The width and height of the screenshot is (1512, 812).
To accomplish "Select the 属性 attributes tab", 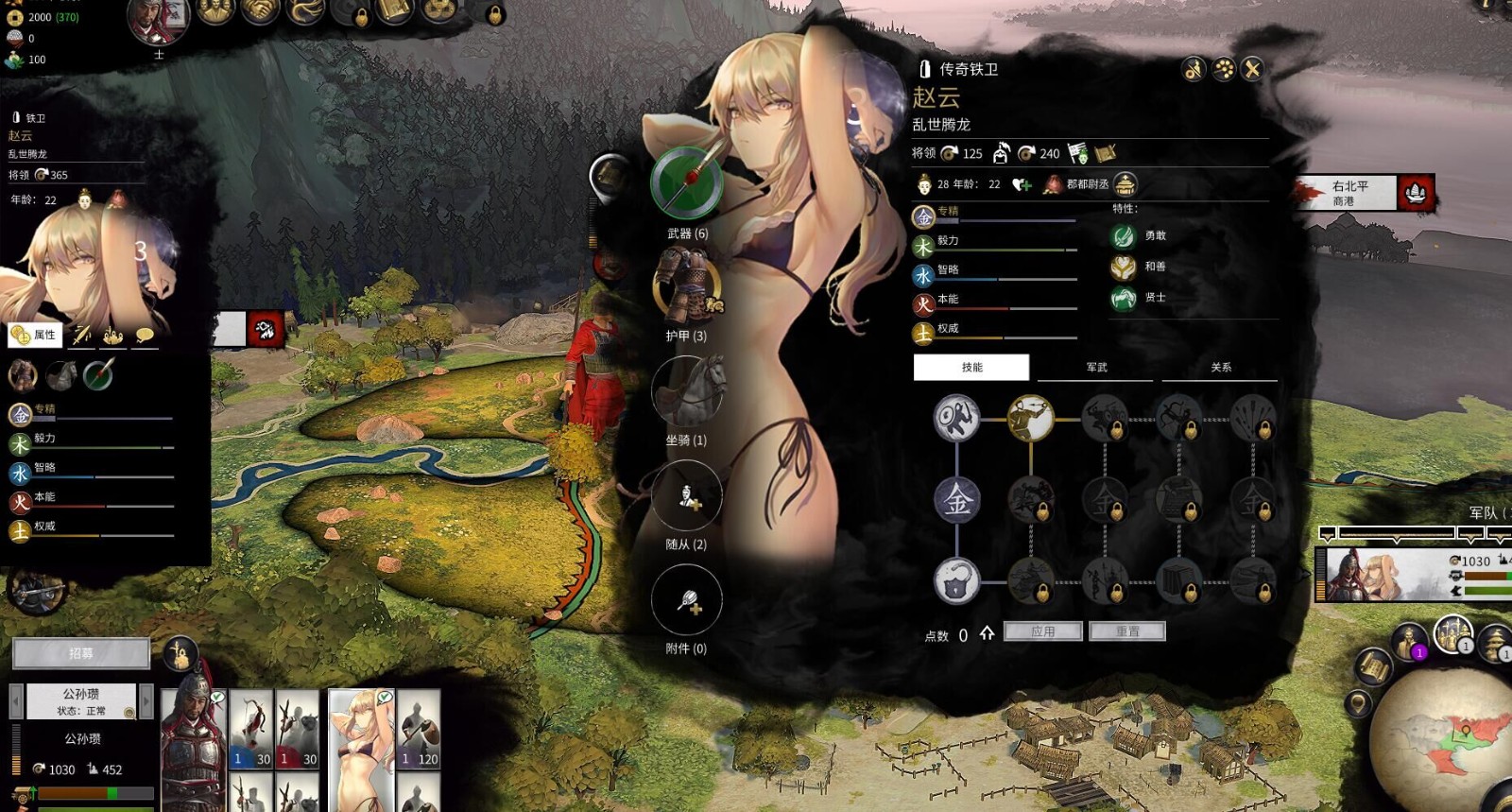I will click(x=35, y=335).
